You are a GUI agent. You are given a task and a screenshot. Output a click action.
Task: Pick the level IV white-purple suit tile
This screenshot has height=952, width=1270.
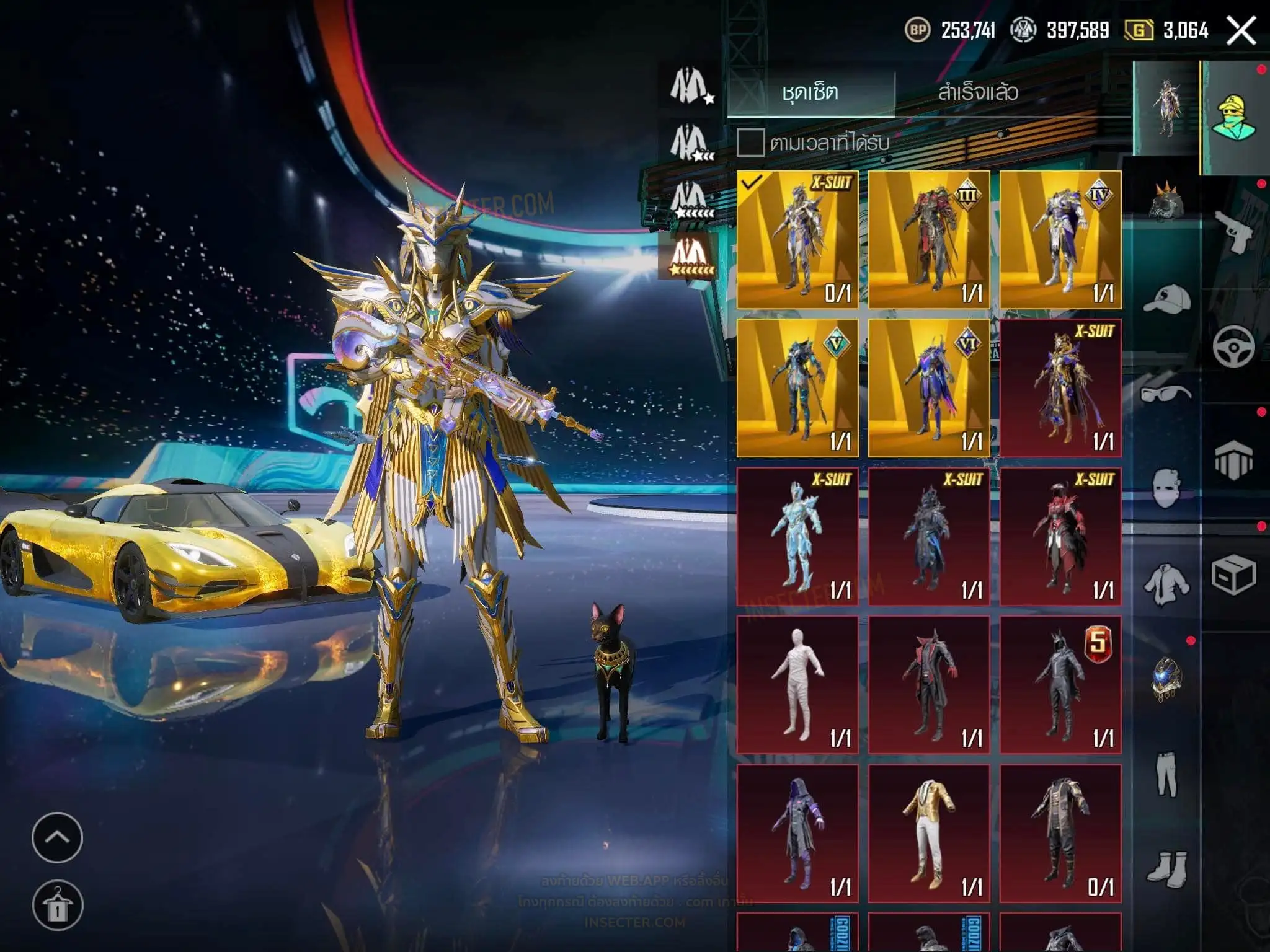pyautogui.click(x=1060, y=240)
